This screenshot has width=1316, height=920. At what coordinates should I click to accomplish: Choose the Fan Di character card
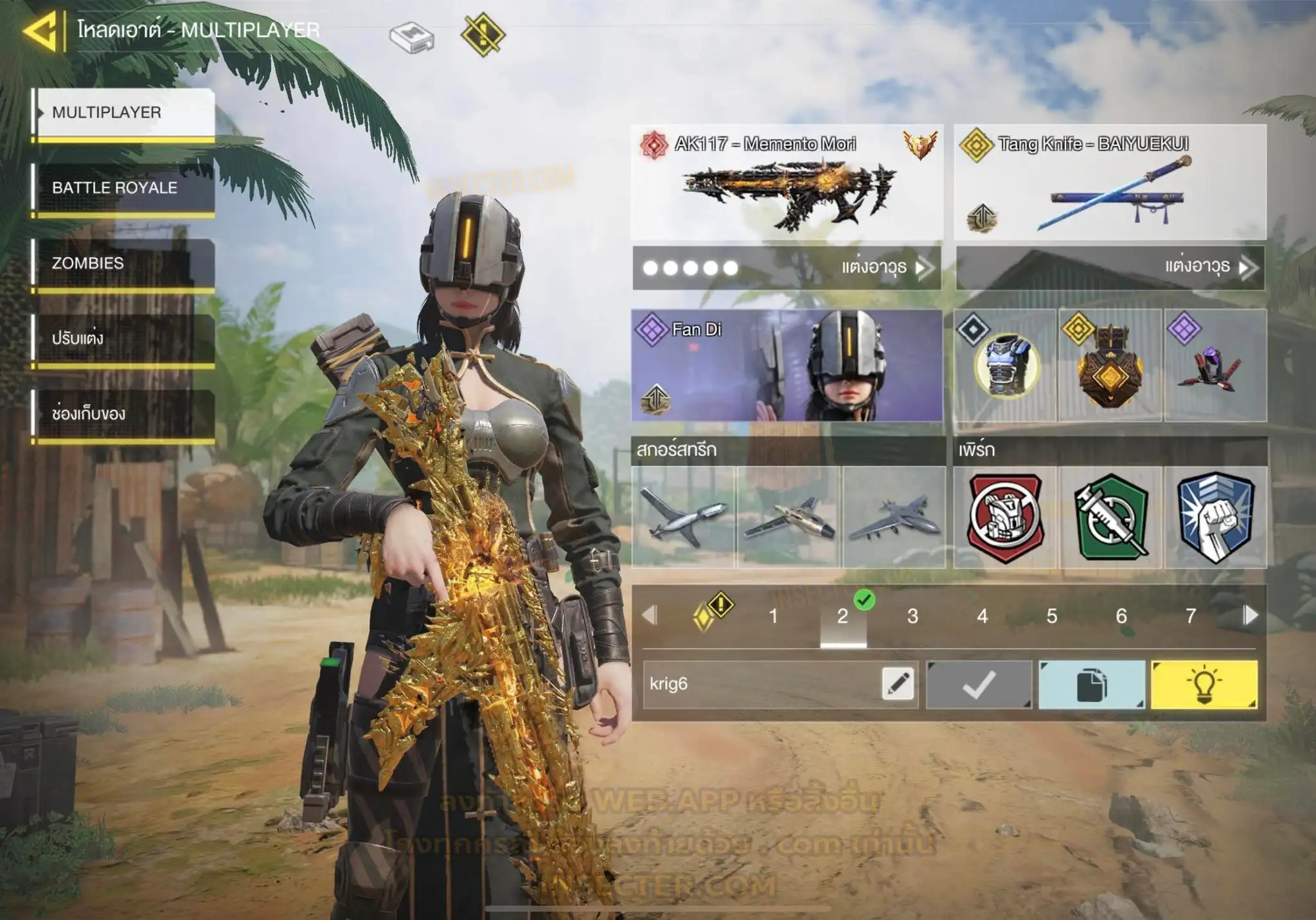pos(787,365)
